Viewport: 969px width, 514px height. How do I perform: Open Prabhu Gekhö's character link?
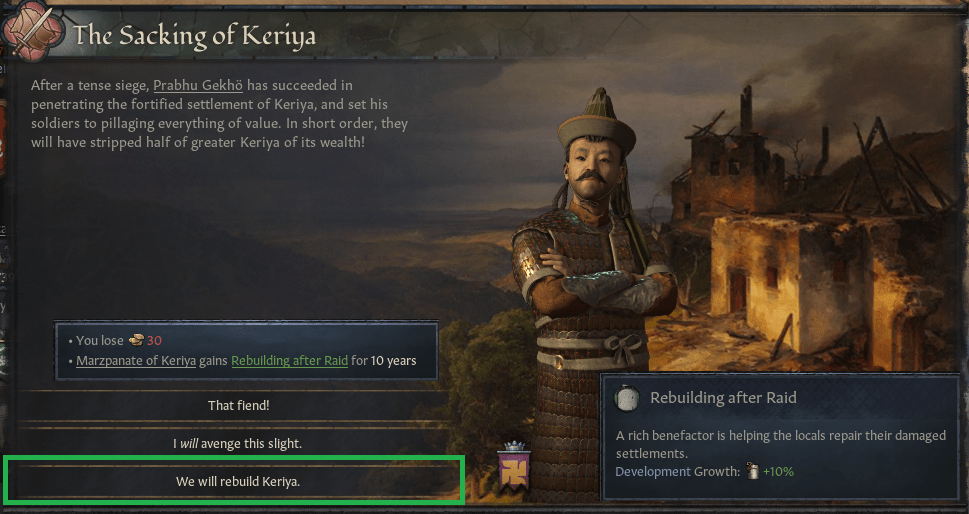[200, 86]
